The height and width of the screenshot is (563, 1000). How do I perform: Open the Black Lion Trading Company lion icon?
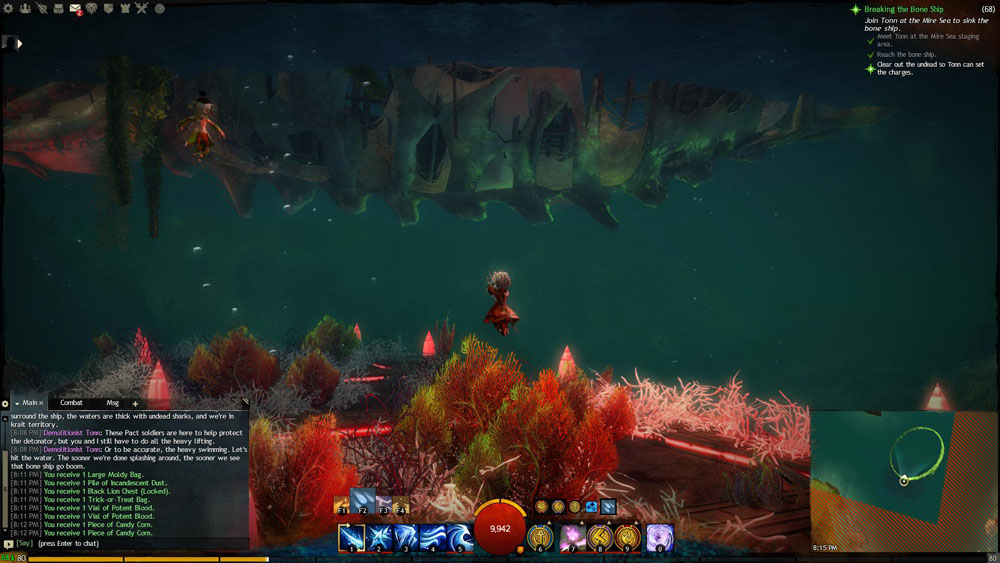point(93,9)
